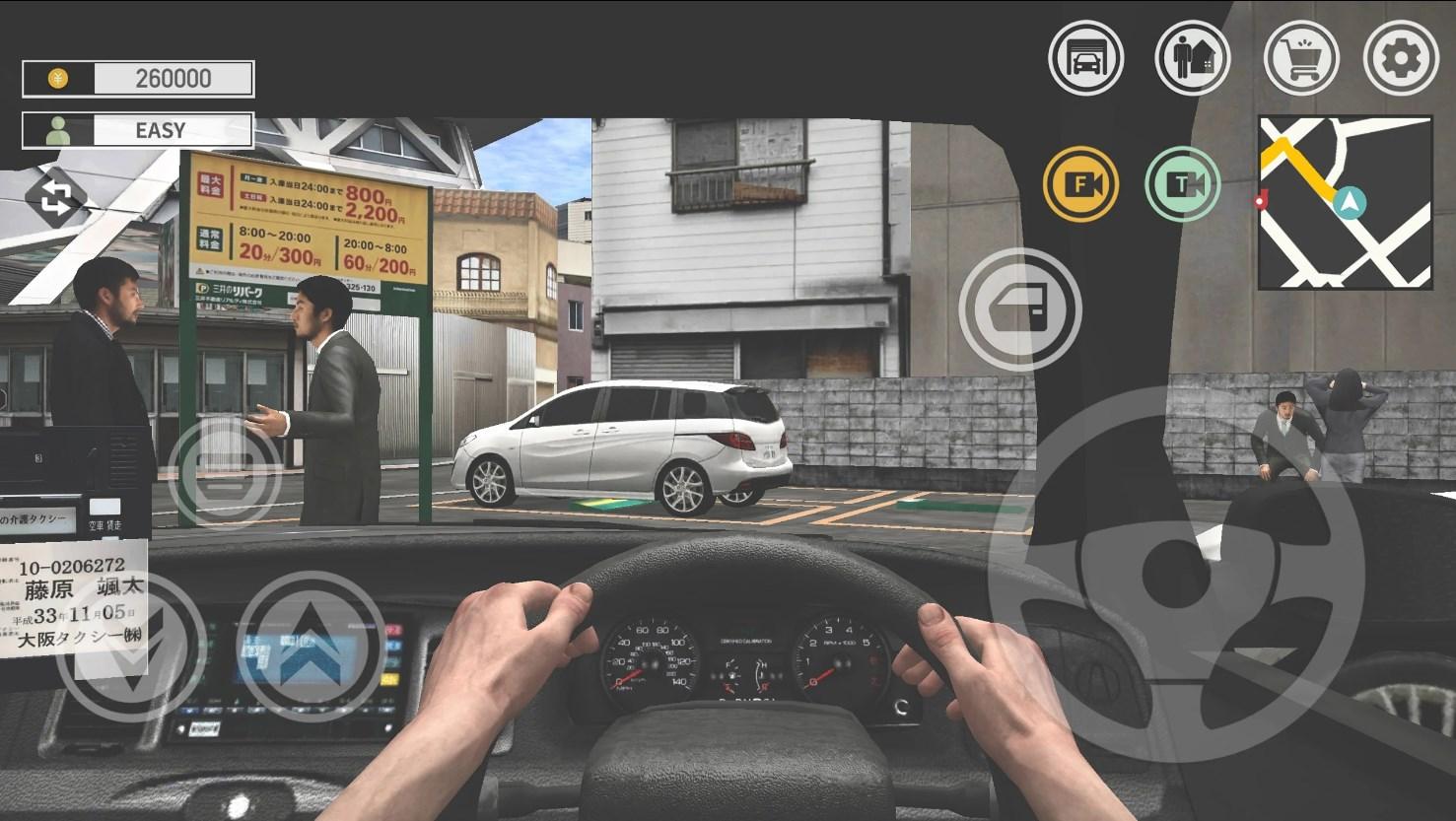1456x821 pixels.
Task: Click the navigation arrow on the minimap
Action: pos(1352,204)
